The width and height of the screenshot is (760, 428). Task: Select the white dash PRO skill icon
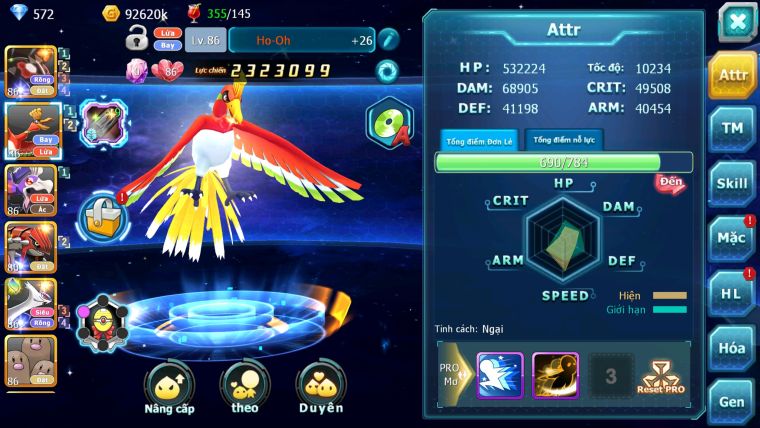(499, 376)
